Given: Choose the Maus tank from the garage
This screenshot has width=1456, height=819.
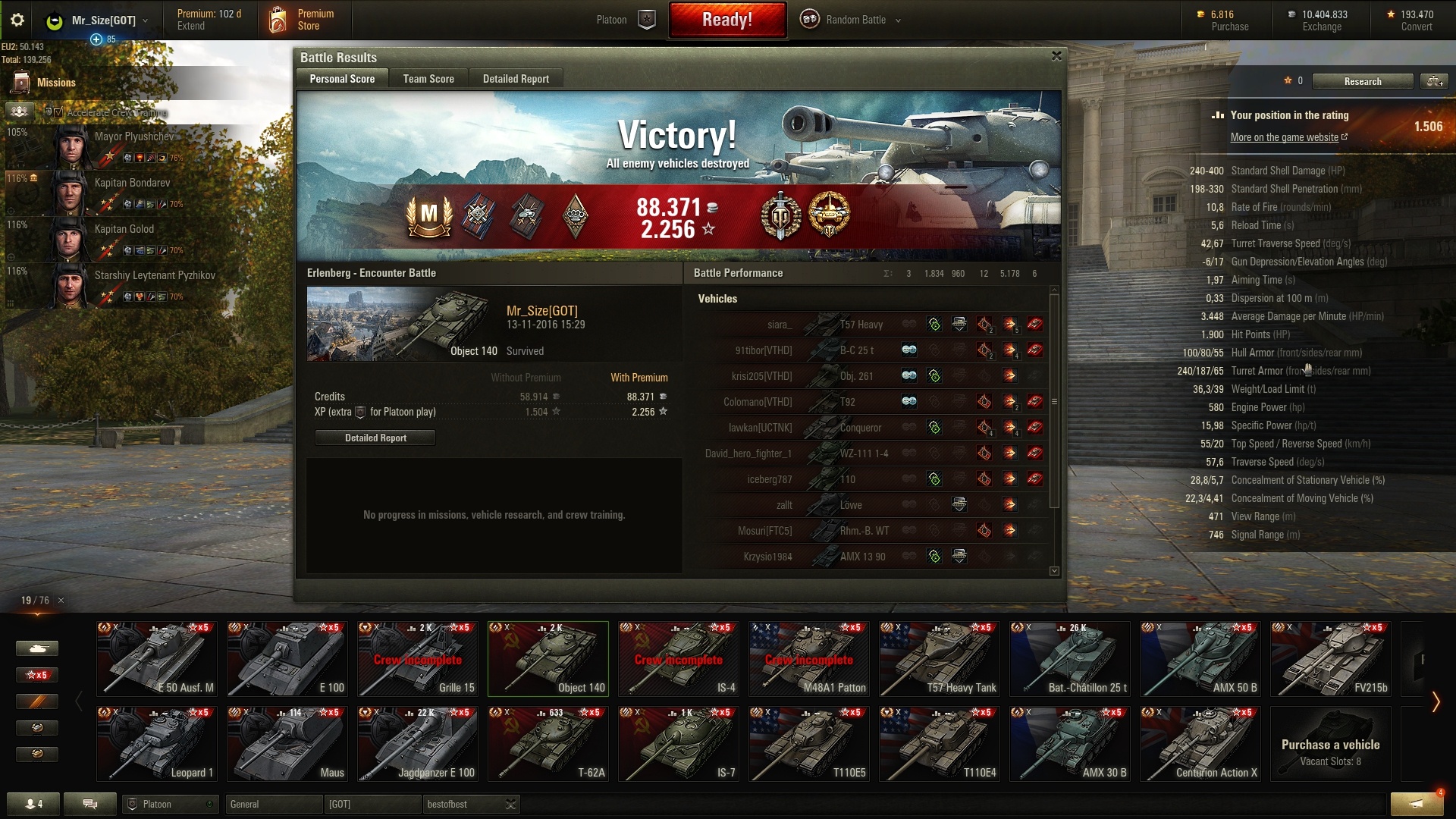Looking at the screenshot, I should (x=287, y=743).
